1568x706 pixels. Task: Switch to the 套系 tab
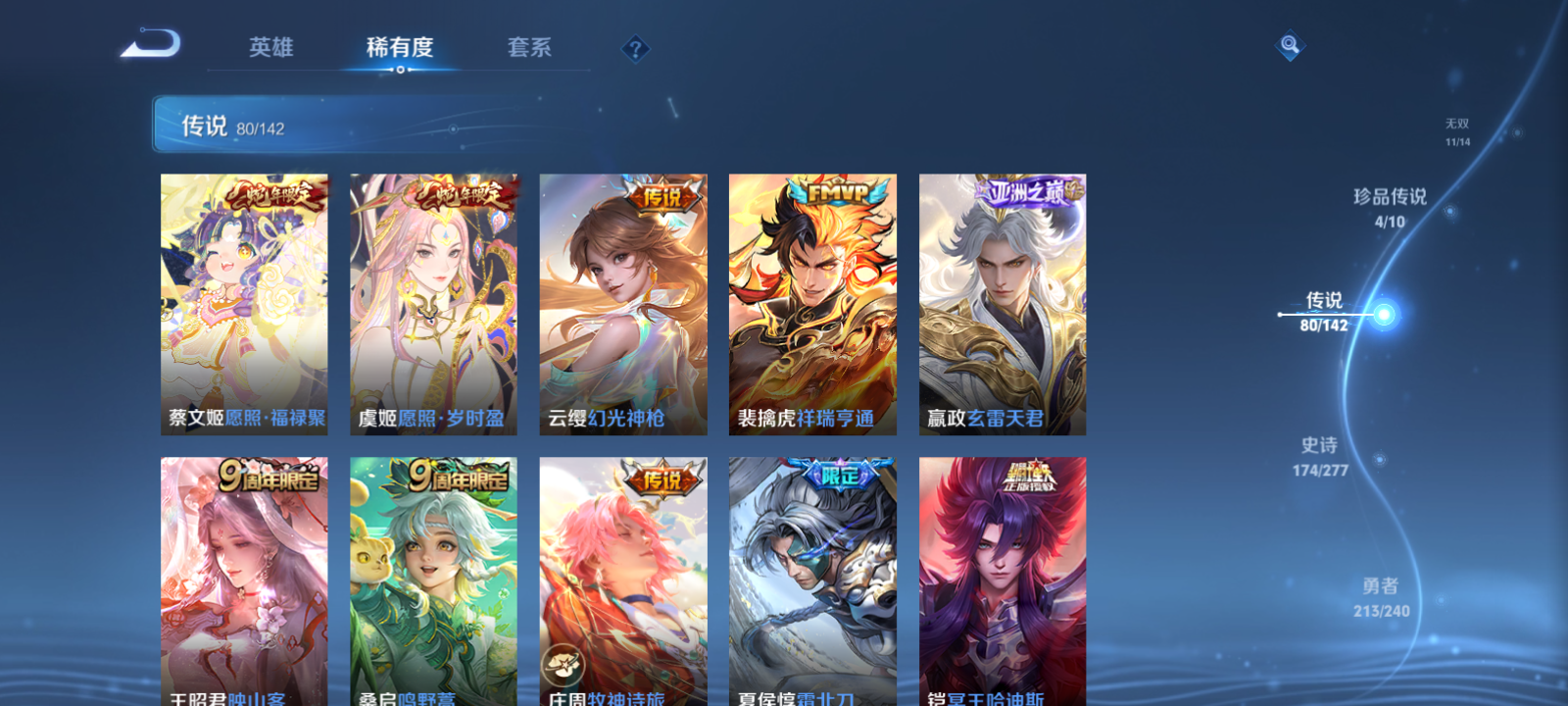point(529,48)
